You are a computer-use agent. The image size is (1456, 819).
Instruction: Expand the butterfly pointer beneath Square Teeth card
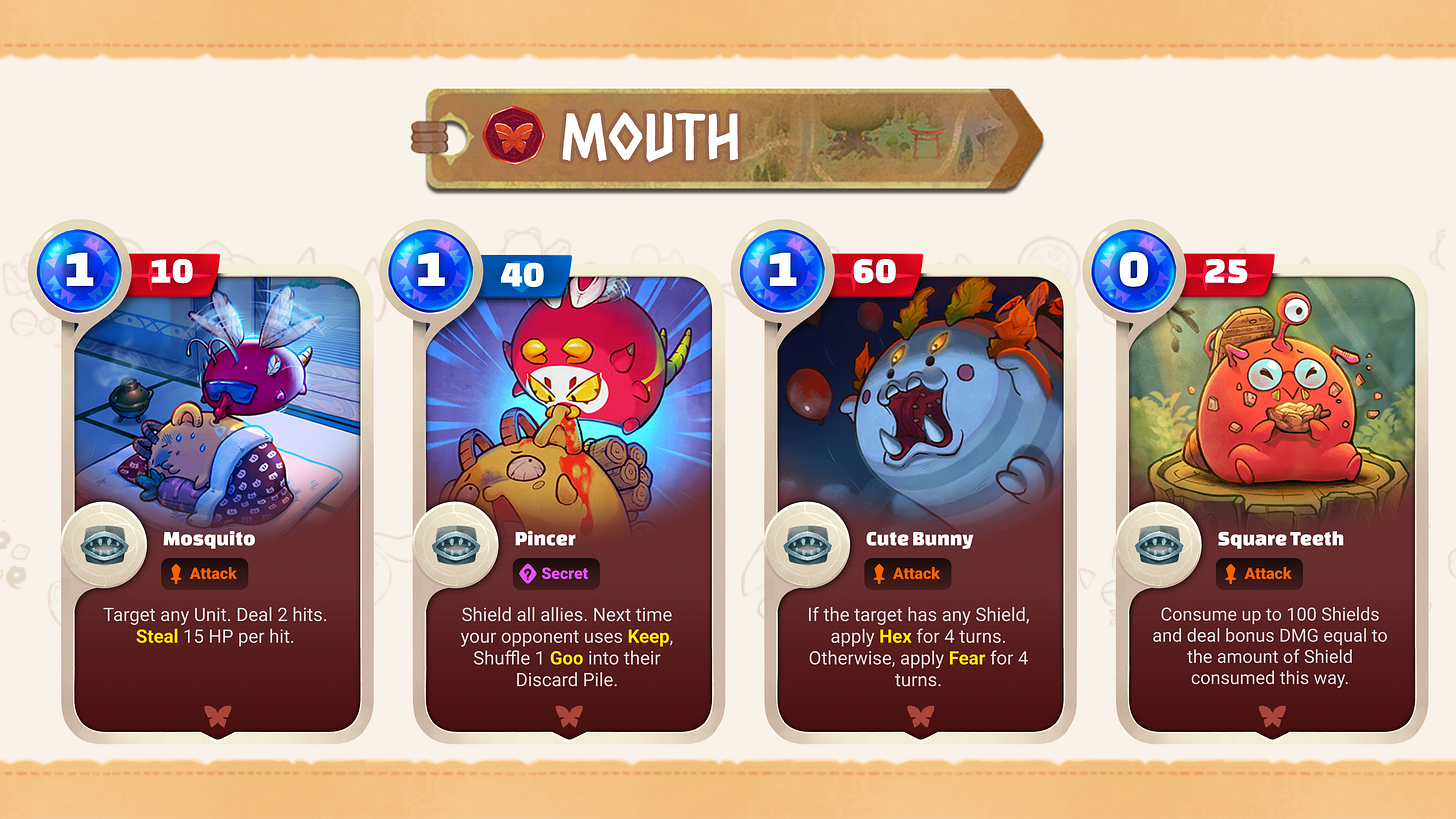click(x=1272, y=716)
